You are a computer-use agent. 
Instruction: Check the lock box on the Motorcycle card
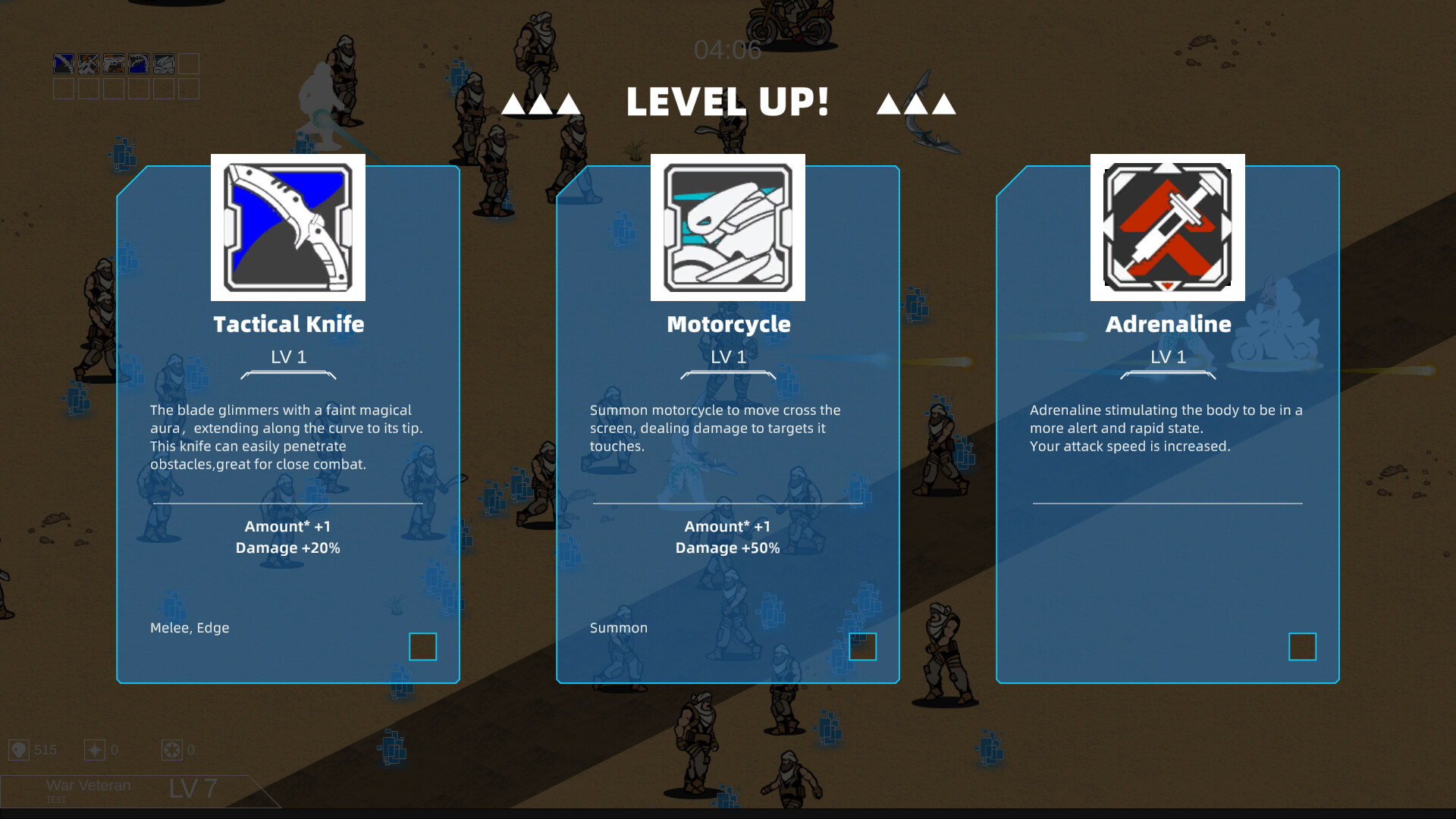(x=863, y=647)
